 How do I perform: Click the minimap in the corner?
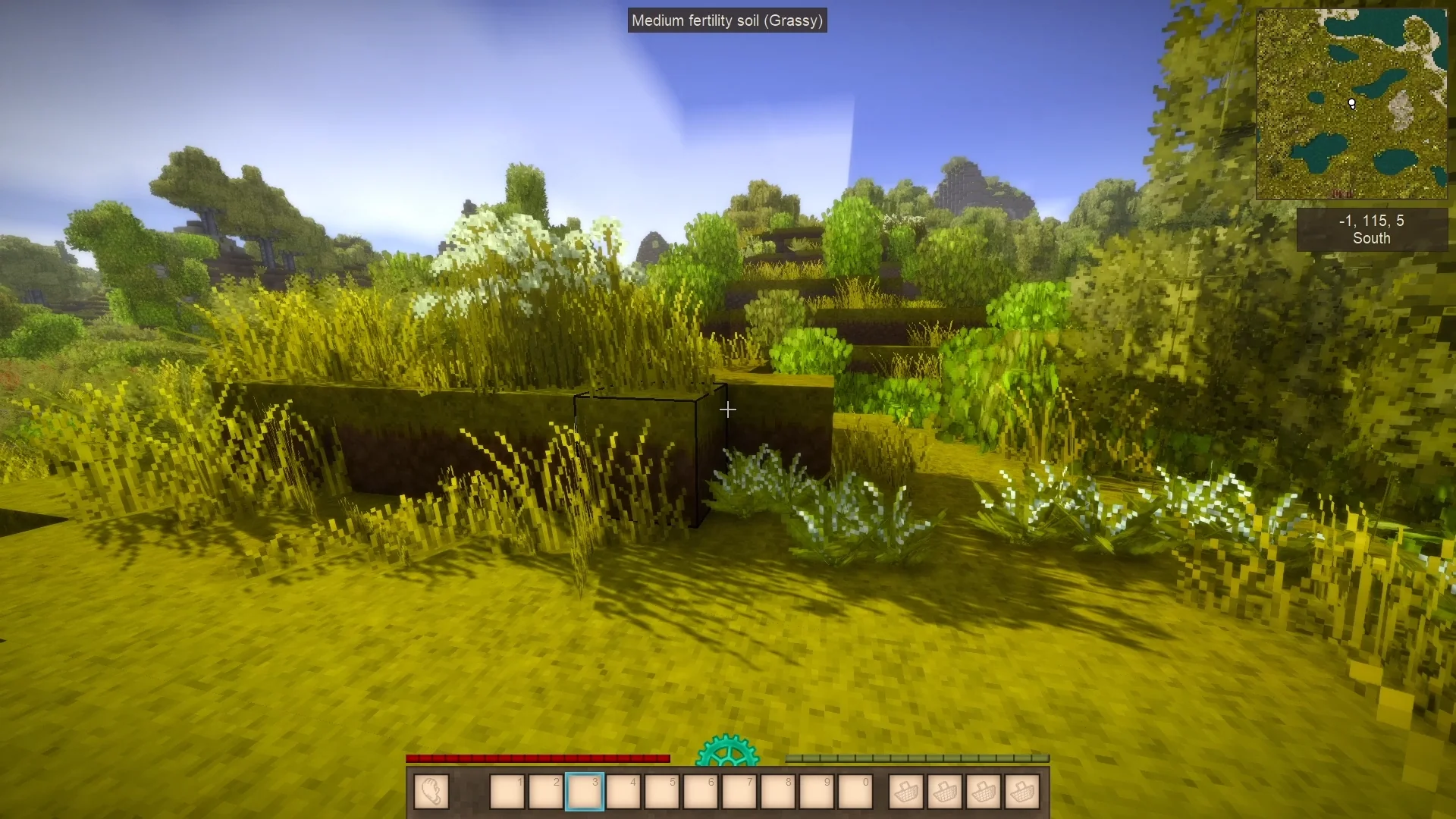coord(1351,104)
